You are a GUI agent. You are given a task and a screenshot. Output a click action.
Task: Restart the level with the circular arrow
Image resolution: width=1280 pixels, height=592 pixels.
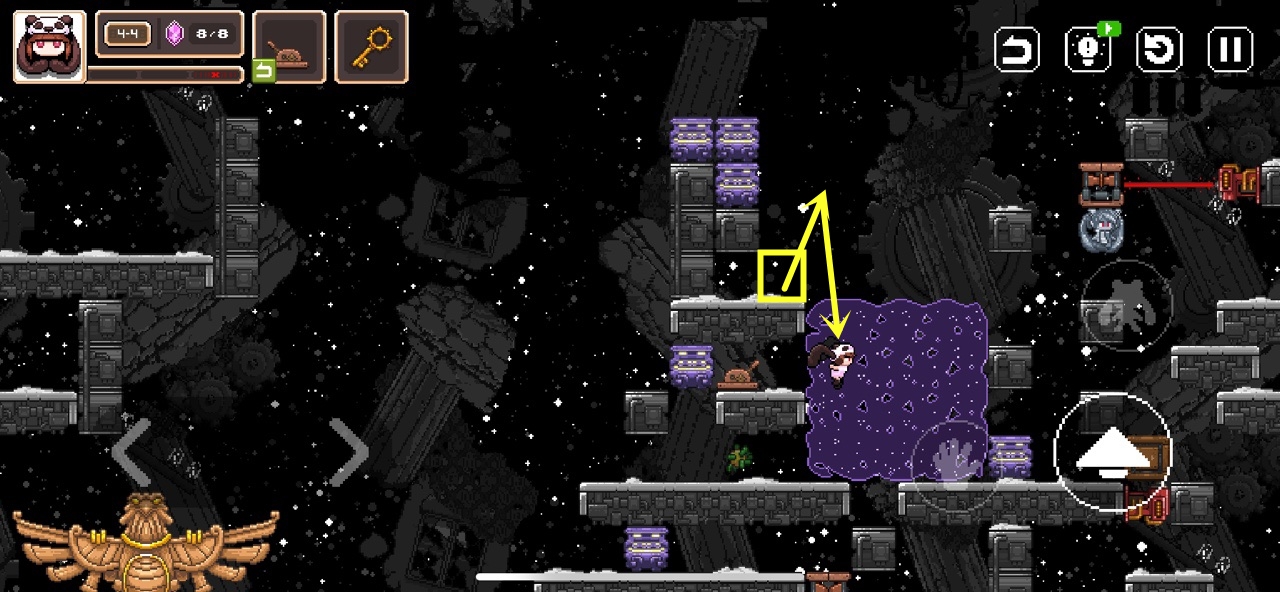[1159, 49]
